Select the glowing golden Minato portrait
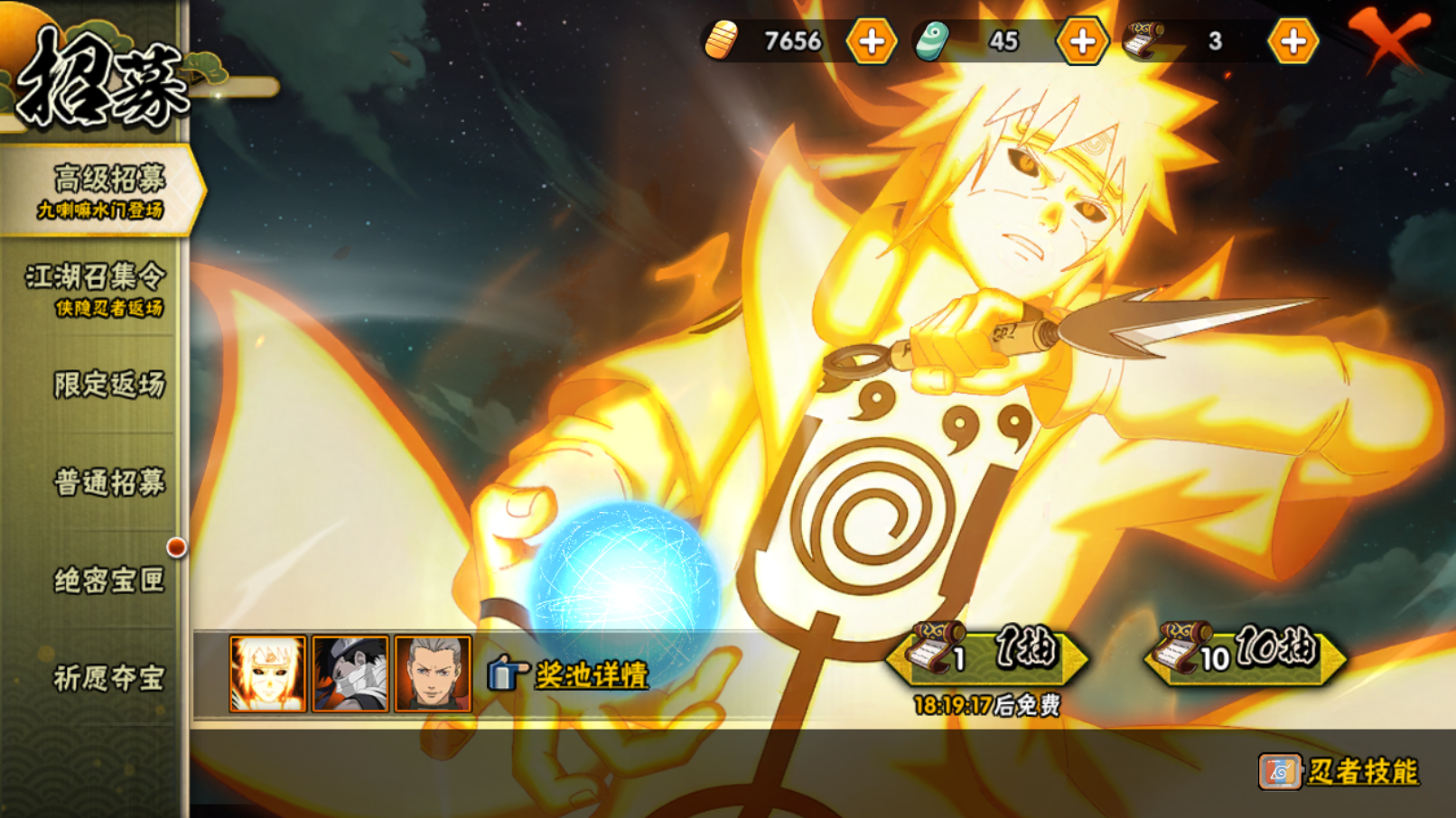The width and height of the screenshot is (1456, 818). click(267, 674)
